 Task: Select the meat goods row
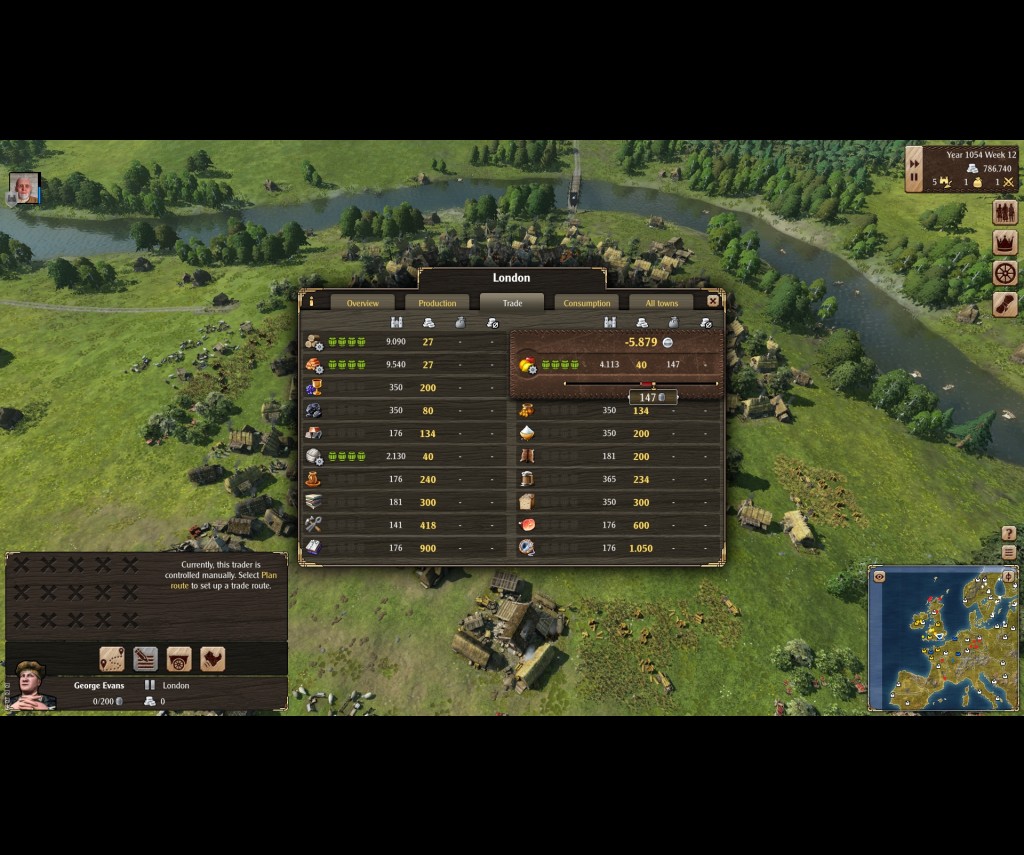click(x=620, y=525)
